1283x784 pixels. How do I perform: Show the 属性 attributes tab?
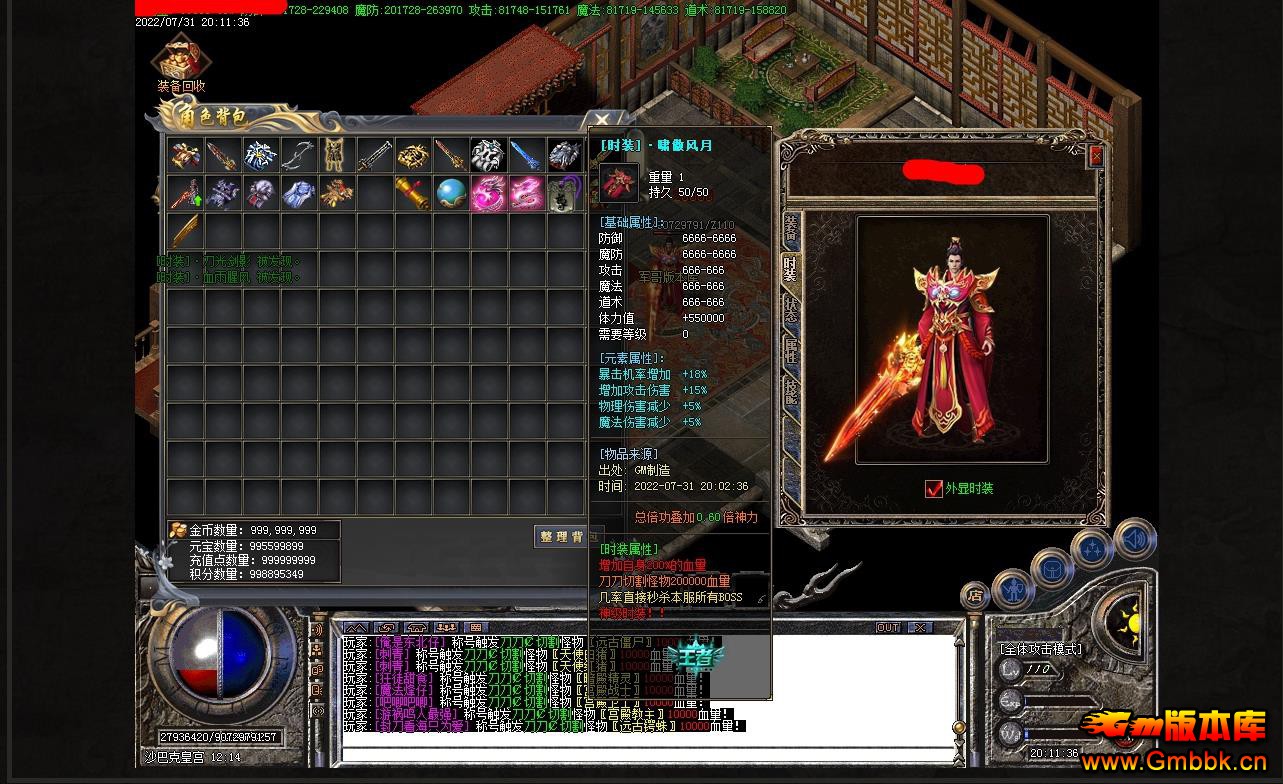(x=790, y=349)
